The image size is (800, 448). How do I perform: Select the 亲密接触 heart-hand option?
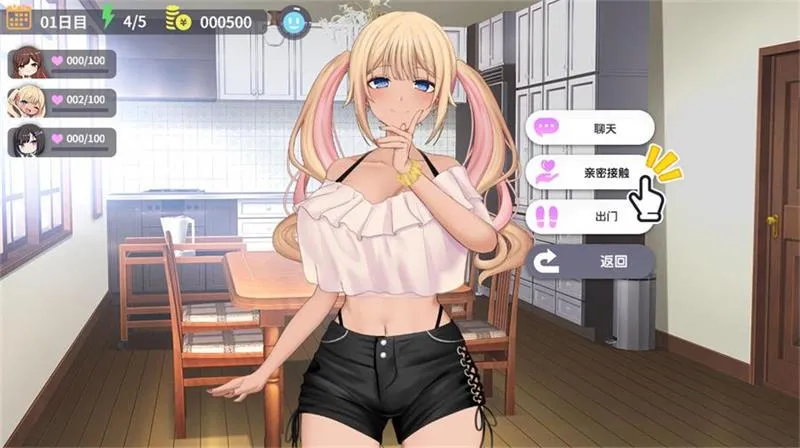tap(590, 172)
